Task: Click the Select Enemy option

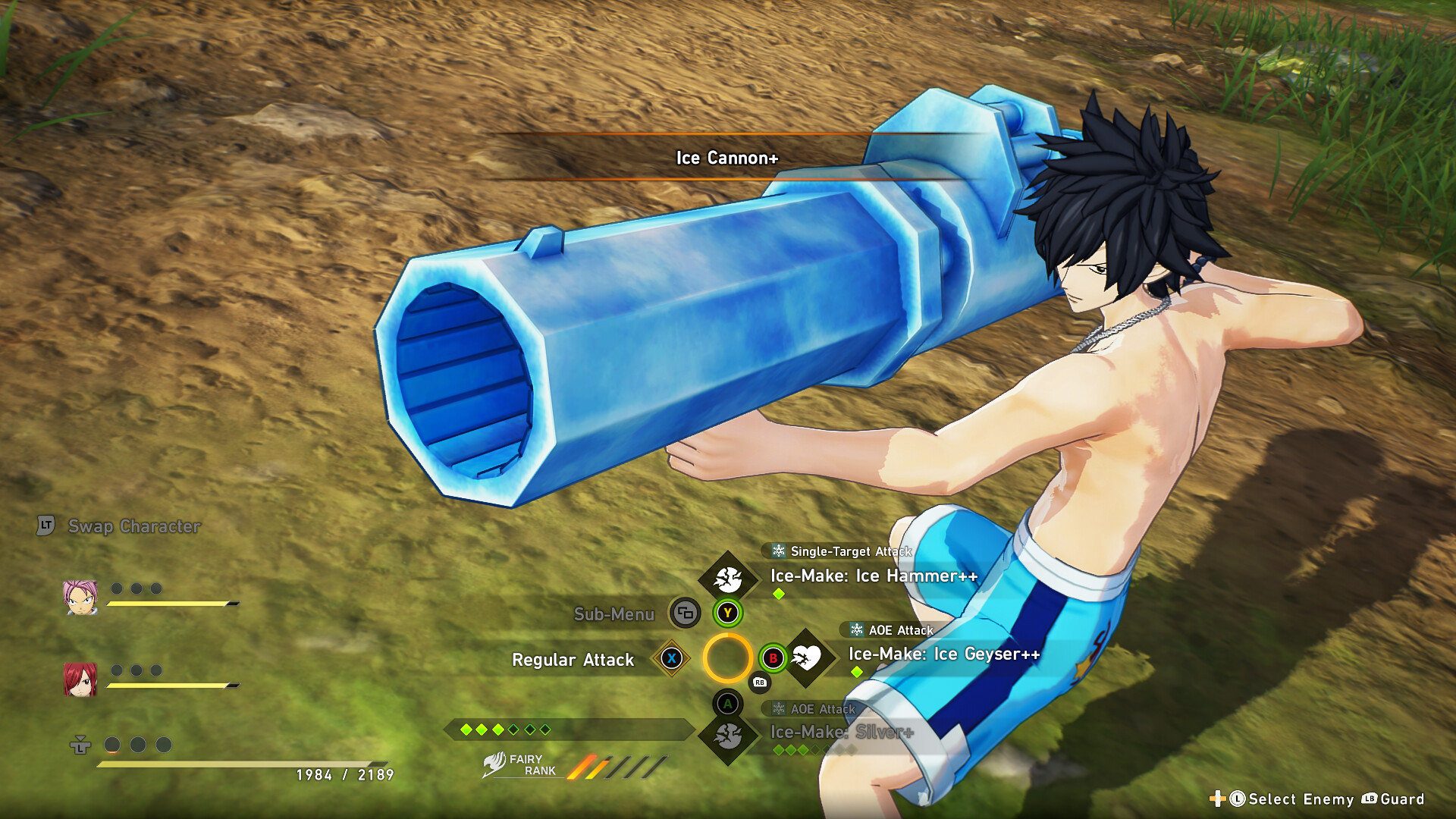Action: [x=1300, y=799]
